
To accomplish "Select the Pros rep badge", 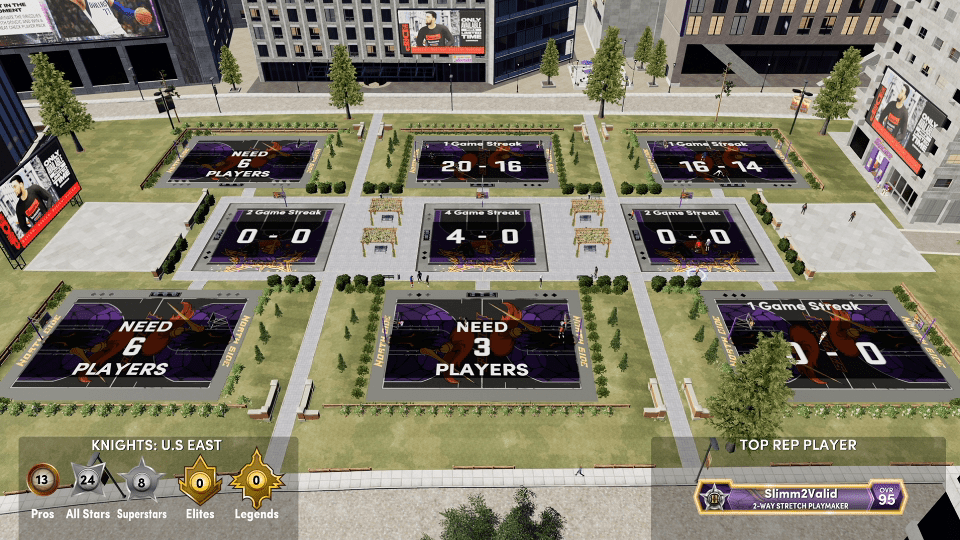I will click(43, 480).
